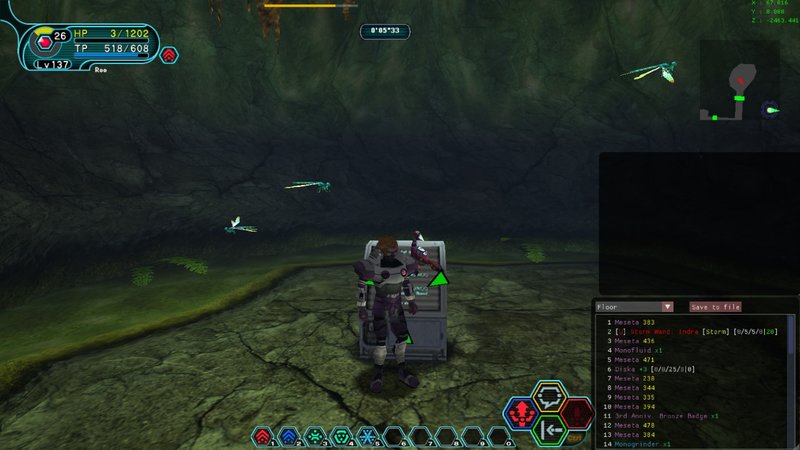Image resolution: width=800 pixels, height=450 pixels.
Task: Activate the dark red hexagon action
Action: coord(577,412)
